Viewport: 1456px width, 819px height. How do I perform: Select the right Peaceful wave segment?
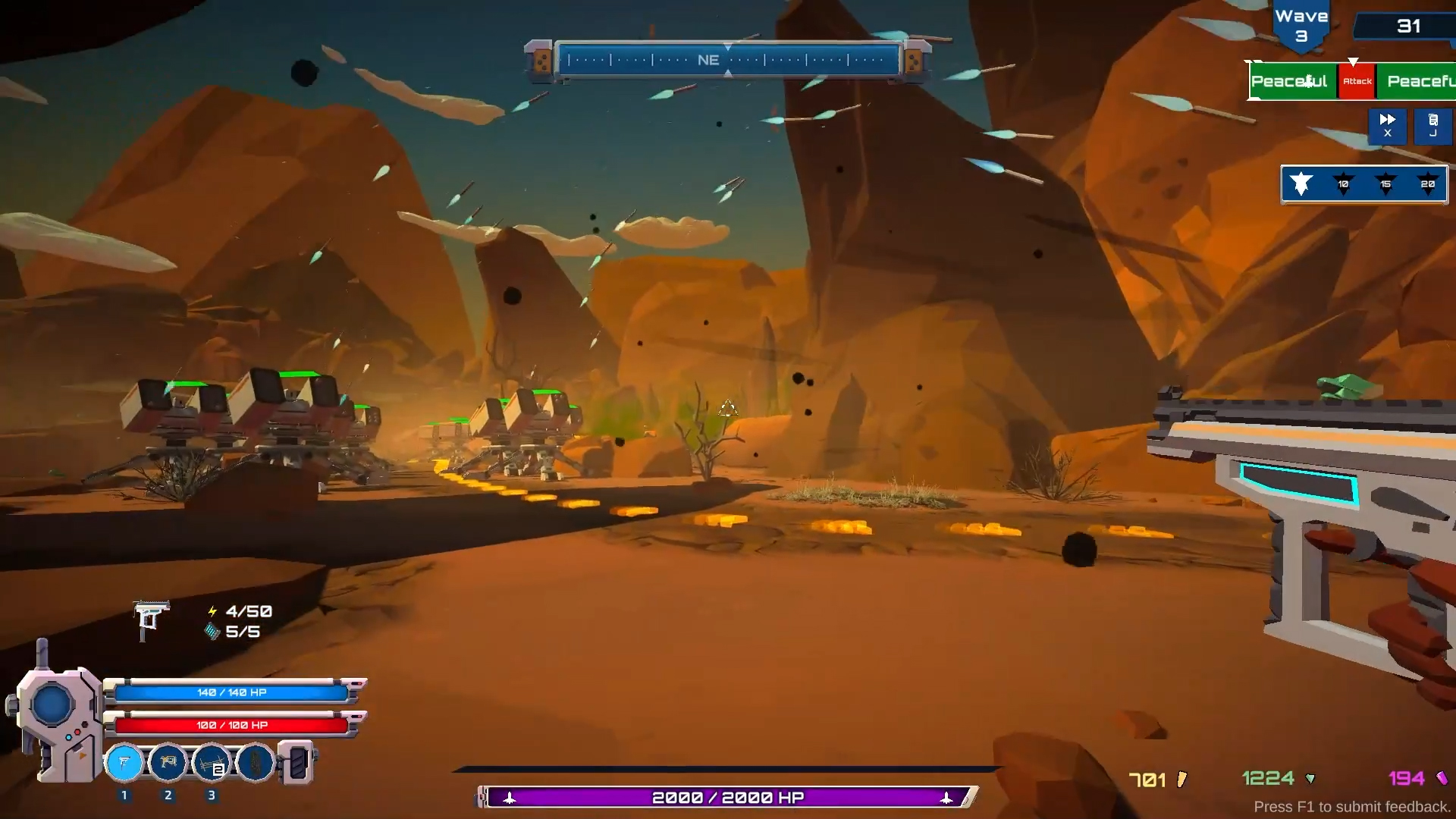click(x=1420, y=81)
